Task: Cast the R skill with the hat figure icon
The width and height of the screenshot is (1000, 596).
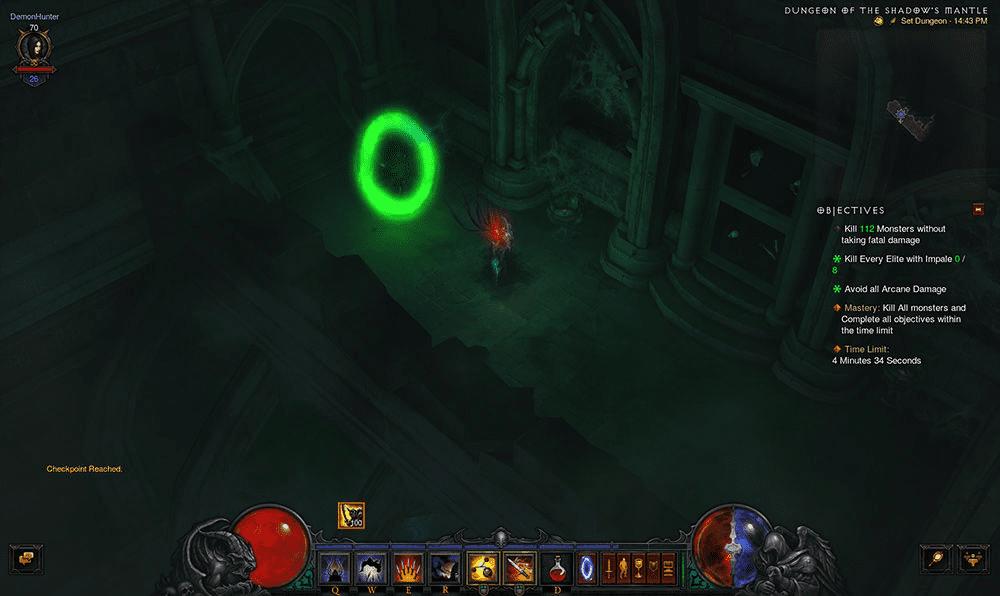Action: [x=444, y=567]
